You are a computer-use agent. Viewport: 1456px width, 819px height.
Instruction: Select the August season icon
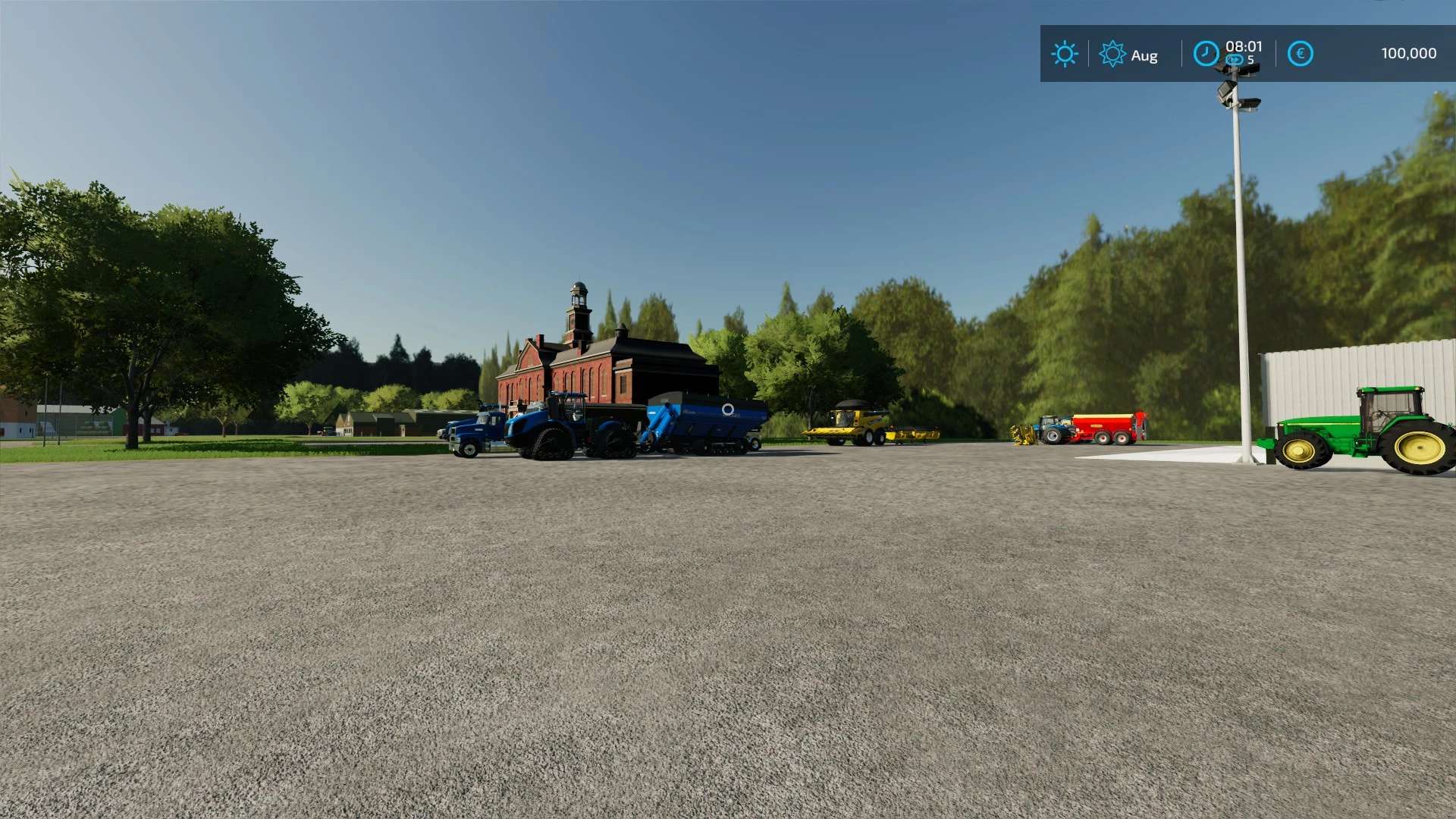coord(1112,54)
